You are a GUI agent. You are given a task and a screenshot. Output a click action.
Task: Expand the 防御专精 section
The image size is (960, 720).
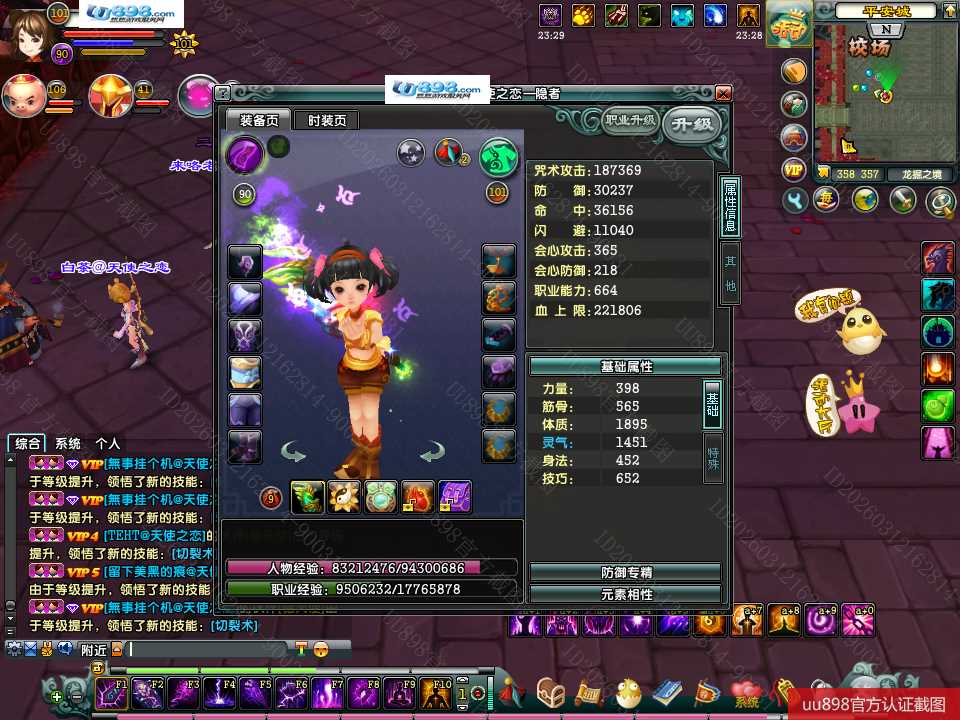[625, 573]
